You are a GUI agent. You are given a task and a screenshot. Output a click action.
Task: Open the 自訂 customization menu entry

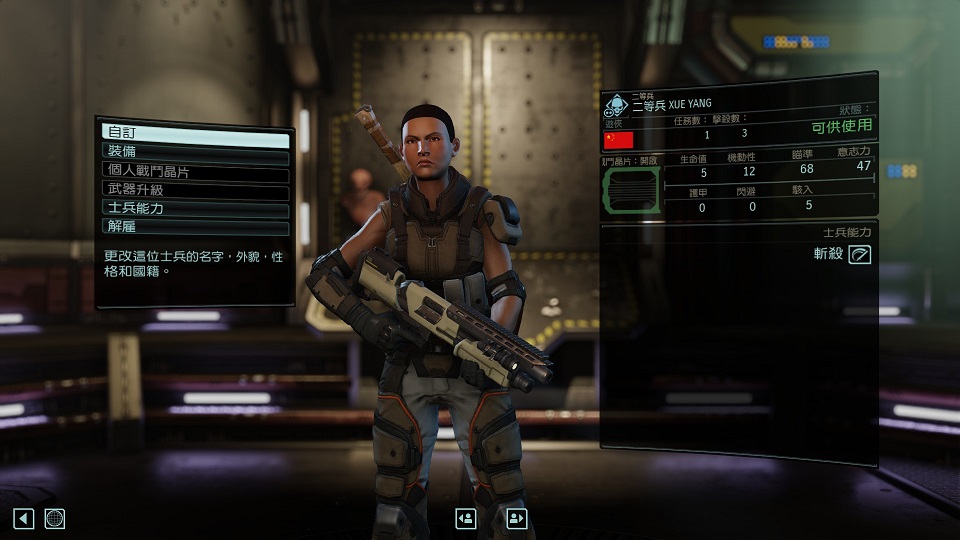195,132
